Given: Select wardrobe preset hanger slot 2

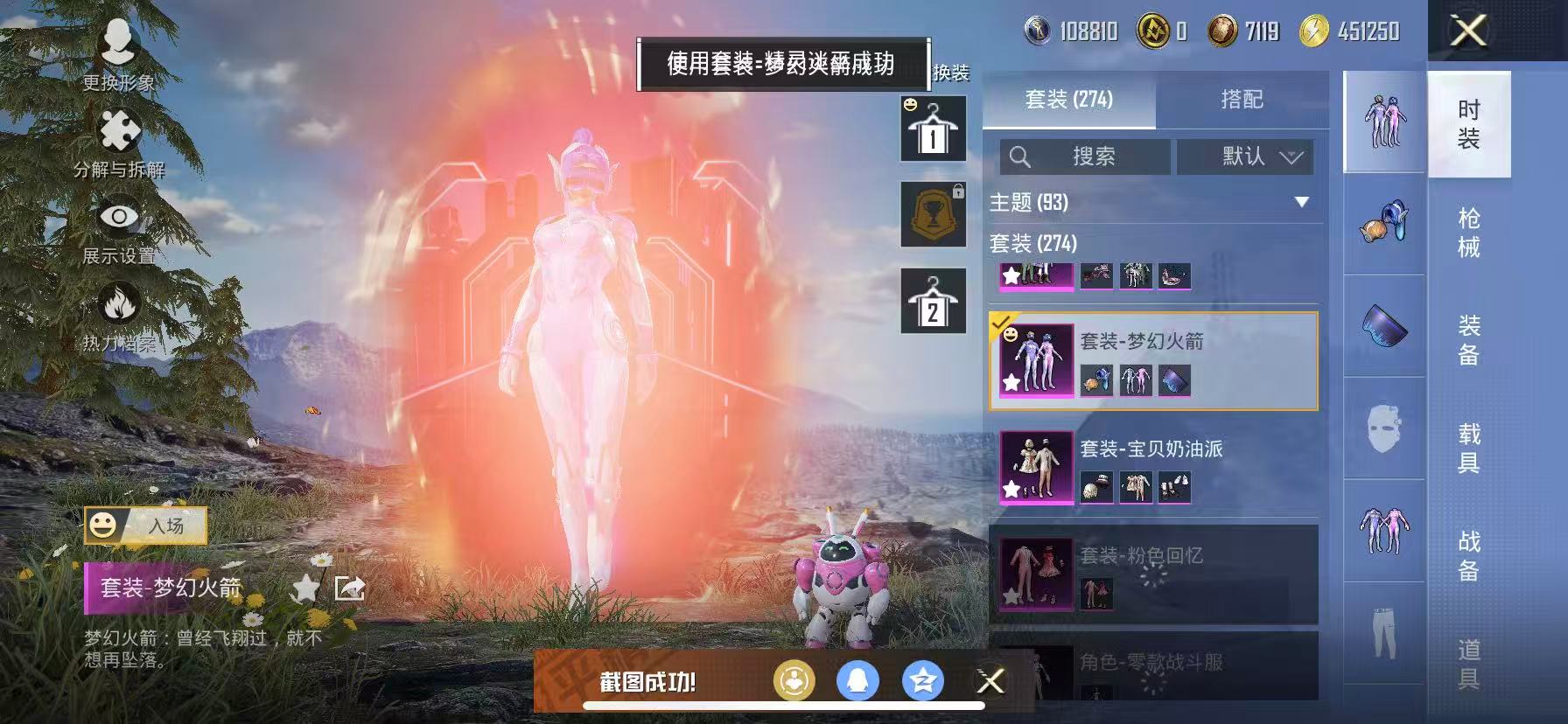Looking at the screenshot, I should pos(933,302).
